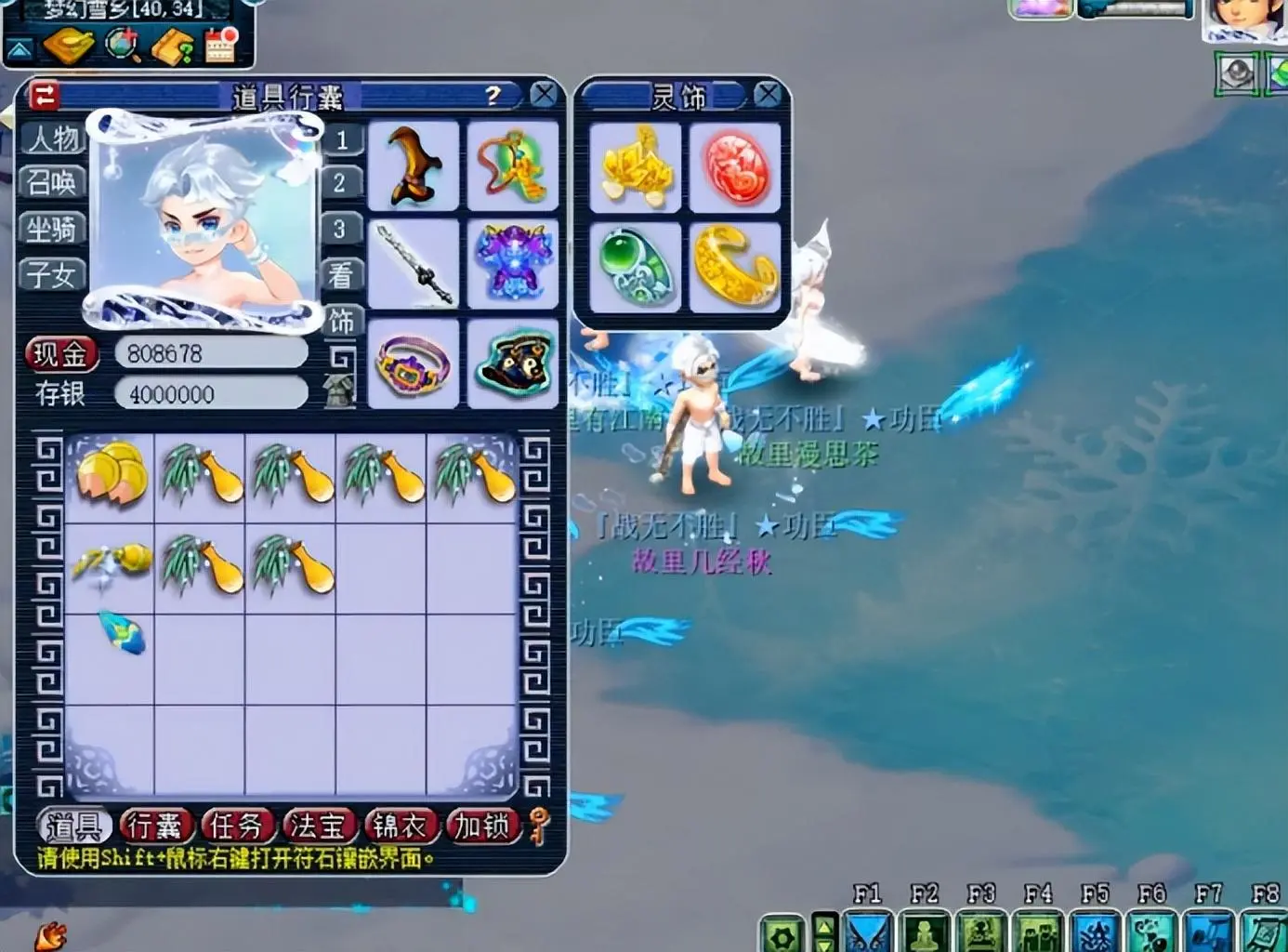This screenshot has height=952, width=1288.
Task: Click the 饰 accessory toggle button
Action: pyautogui.click(x=341, y=321)
